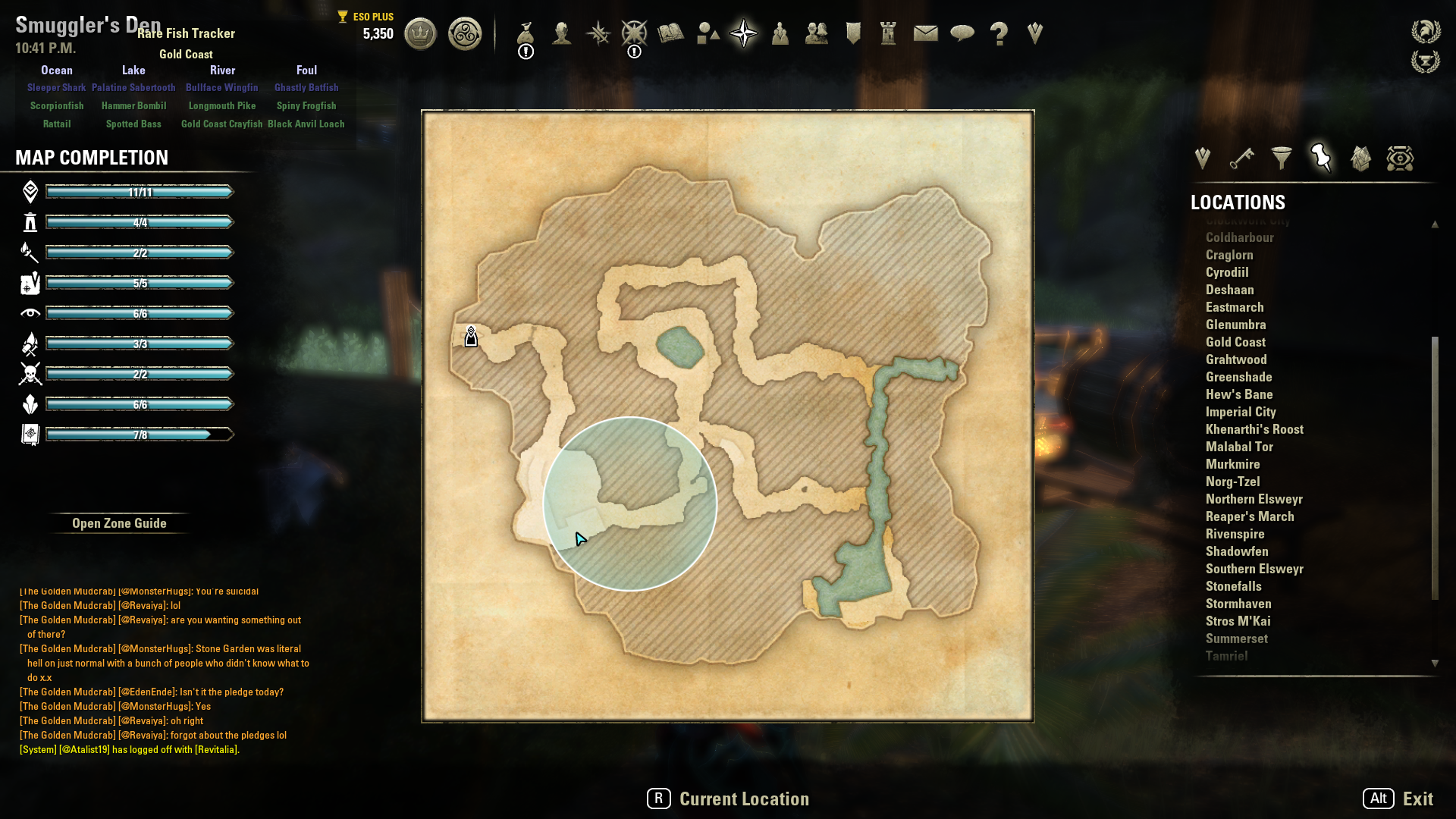Click the locations list scroll-down arrow
Viewport: 1456px width, 819px height.
point(1435,663)
